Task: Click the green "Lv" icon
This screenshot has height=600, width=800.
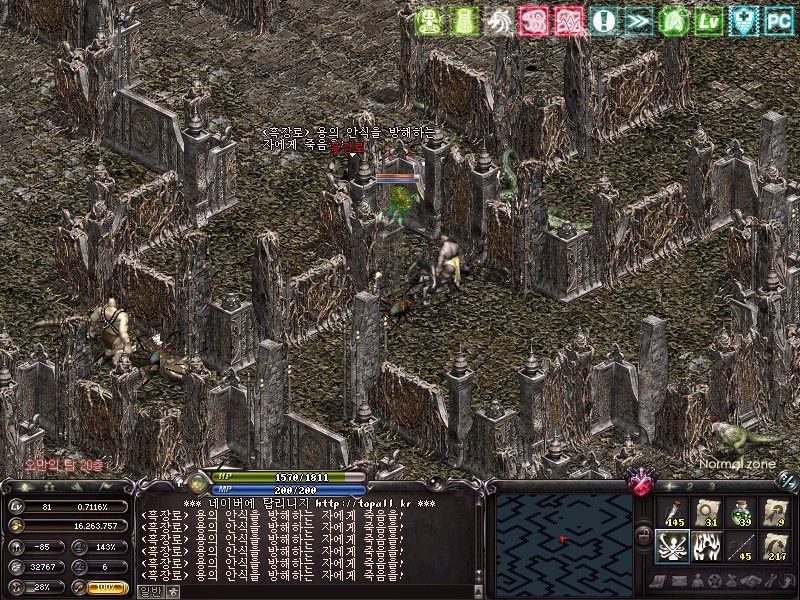Action: pos(708,20)
